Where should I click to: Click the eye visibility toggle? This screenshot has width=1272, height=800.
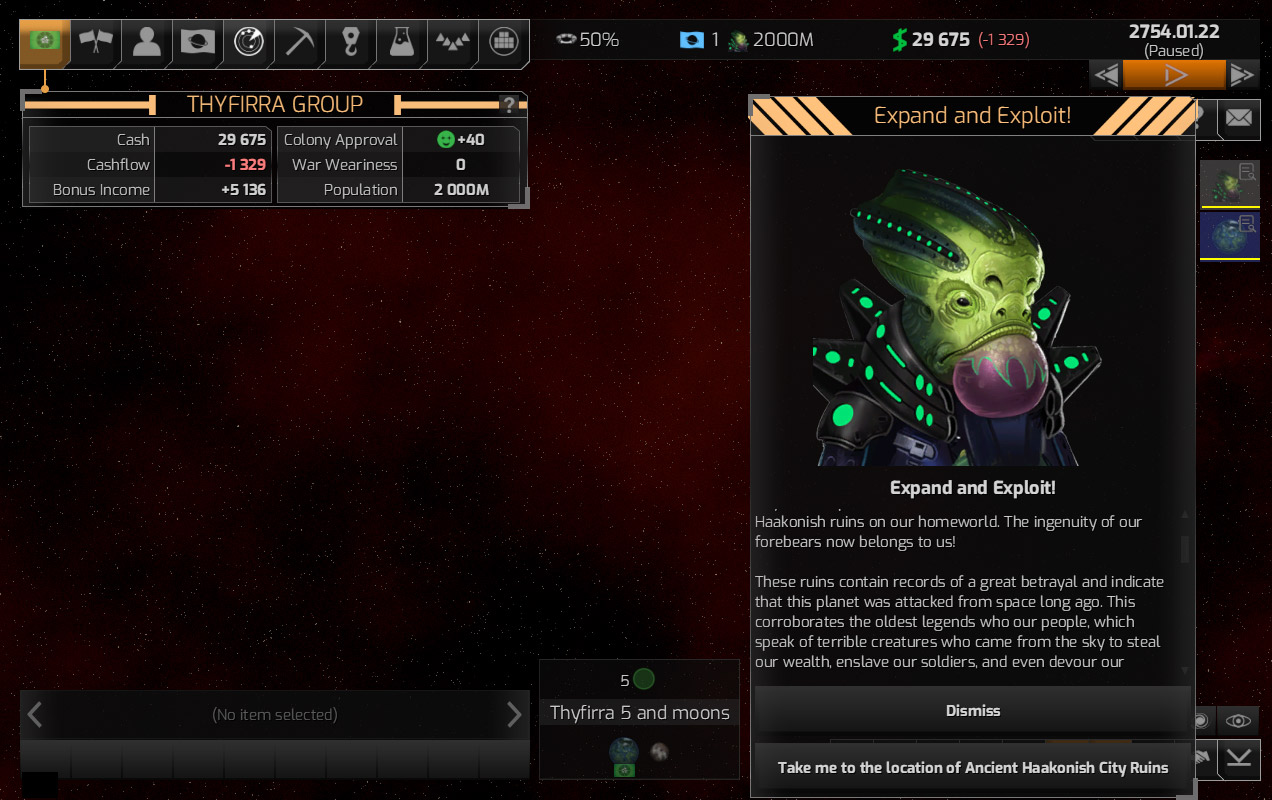click(1238, 720)
